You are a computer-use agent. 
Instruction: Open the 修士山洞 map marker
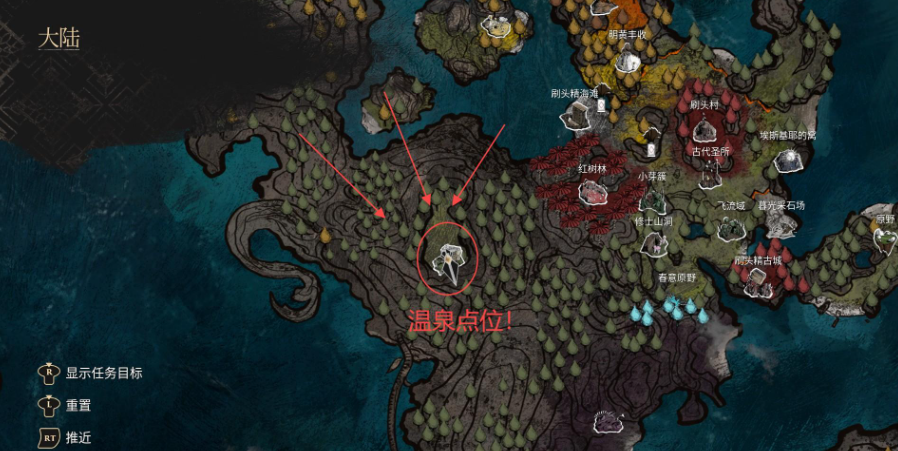coord(653,242)
